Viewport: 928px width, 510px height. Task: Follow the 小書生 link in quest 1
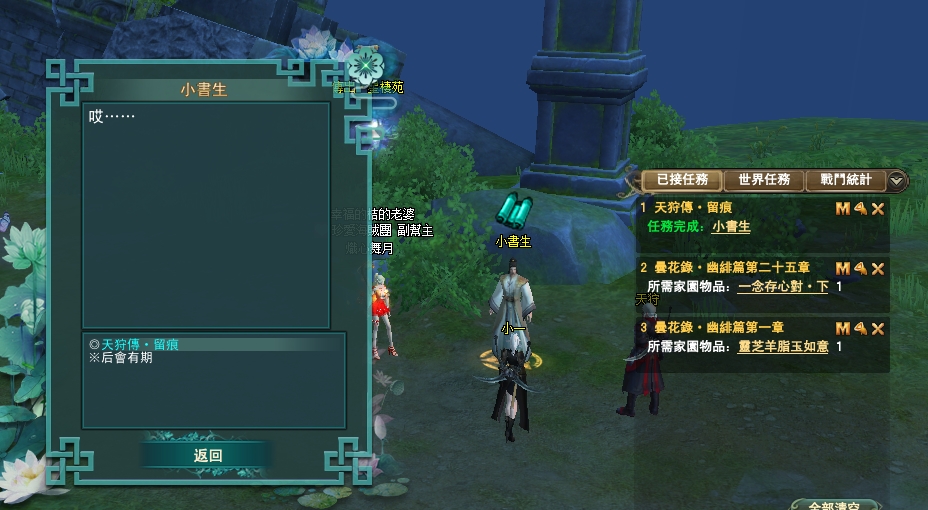click(x=731, y=227)
